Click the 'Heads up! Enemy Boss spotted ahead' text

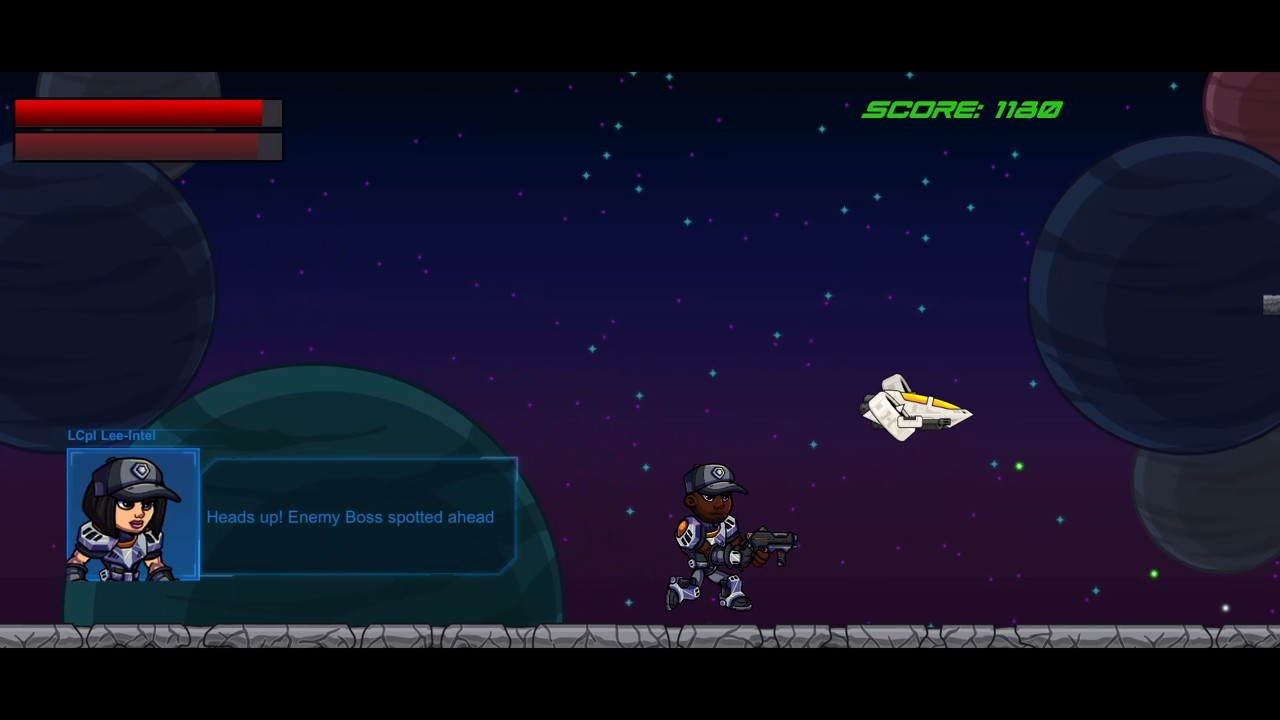pyautogui.click(x=350, y=517)
